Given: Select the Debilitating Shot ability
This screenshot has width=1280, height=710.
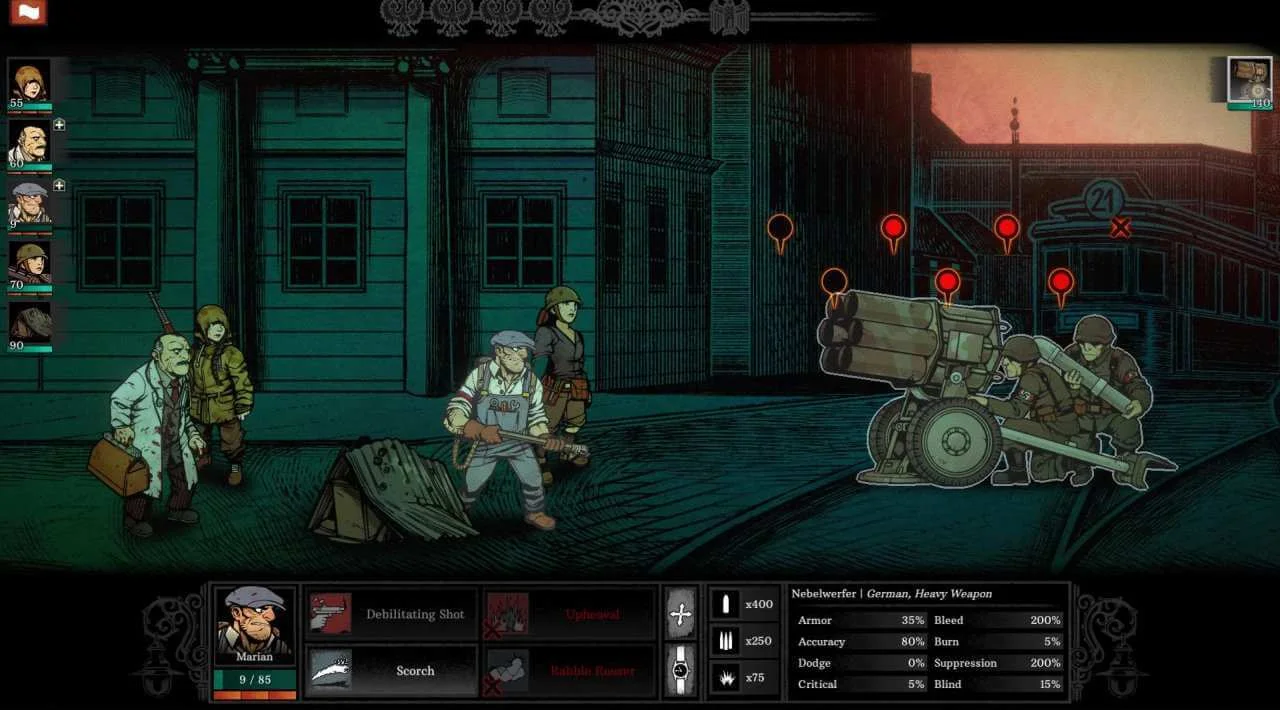Looking at the screenshot, I should [x=391, y=614].
